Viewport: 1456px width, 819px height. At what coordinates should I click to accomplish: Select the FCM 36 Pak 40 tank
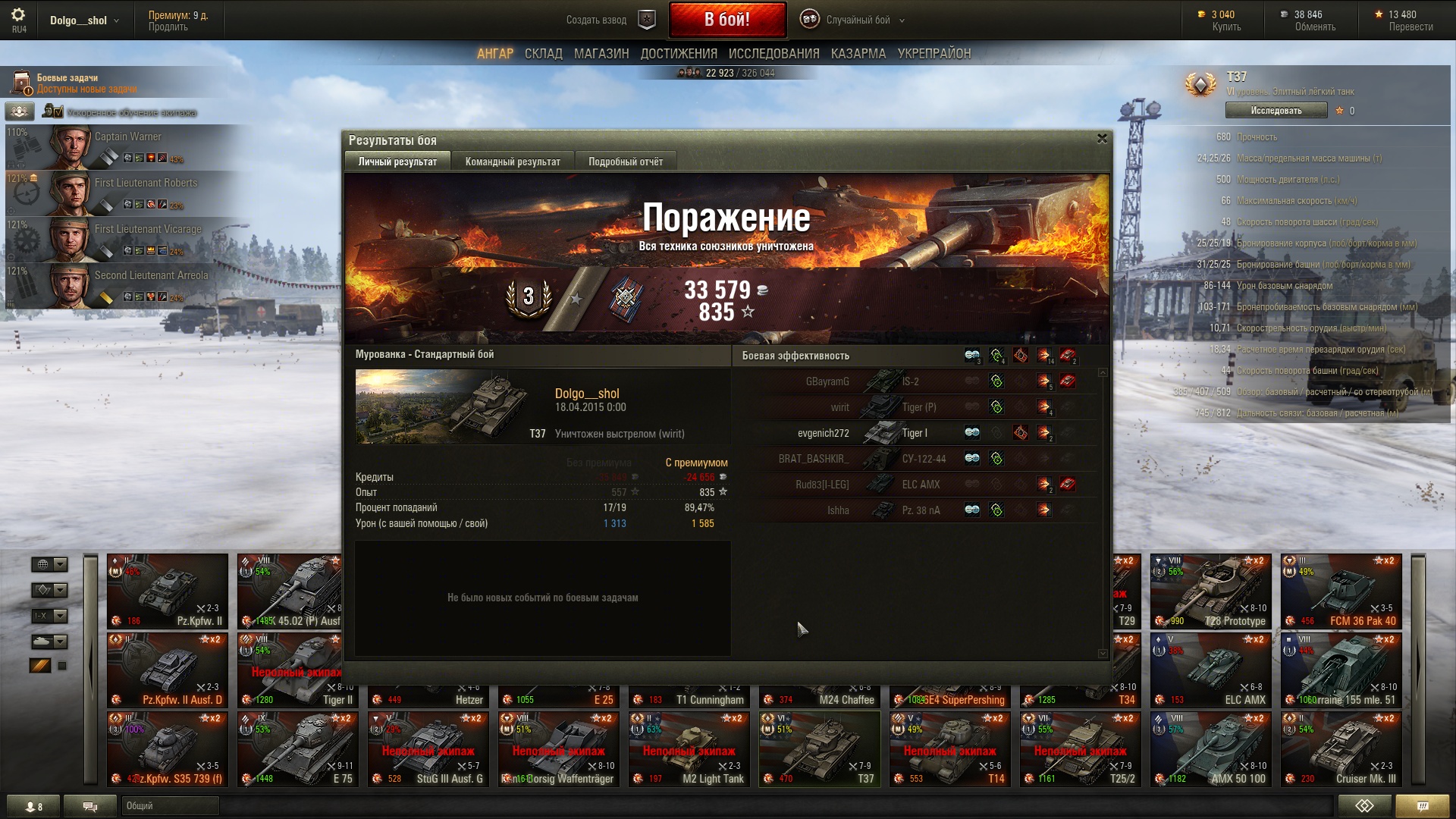[1341, 591]
